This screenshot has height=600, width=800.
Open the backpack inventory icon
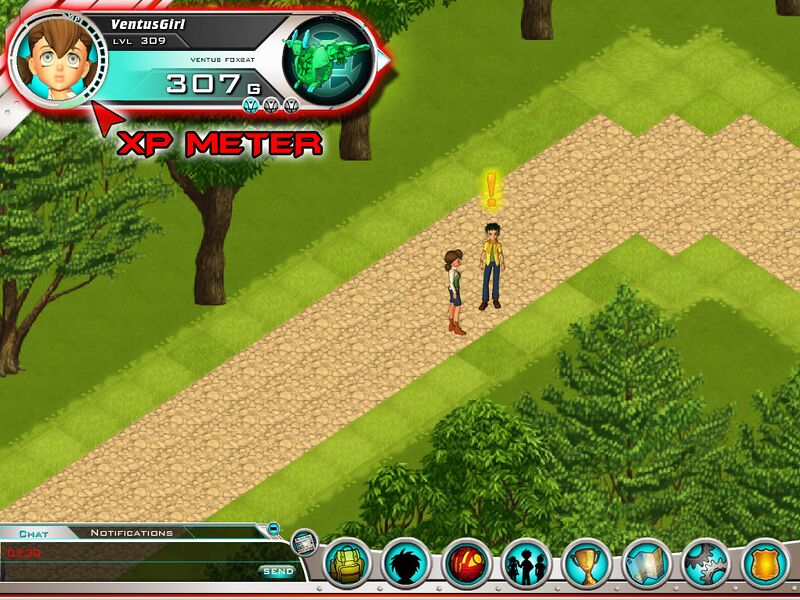point(348,564)
